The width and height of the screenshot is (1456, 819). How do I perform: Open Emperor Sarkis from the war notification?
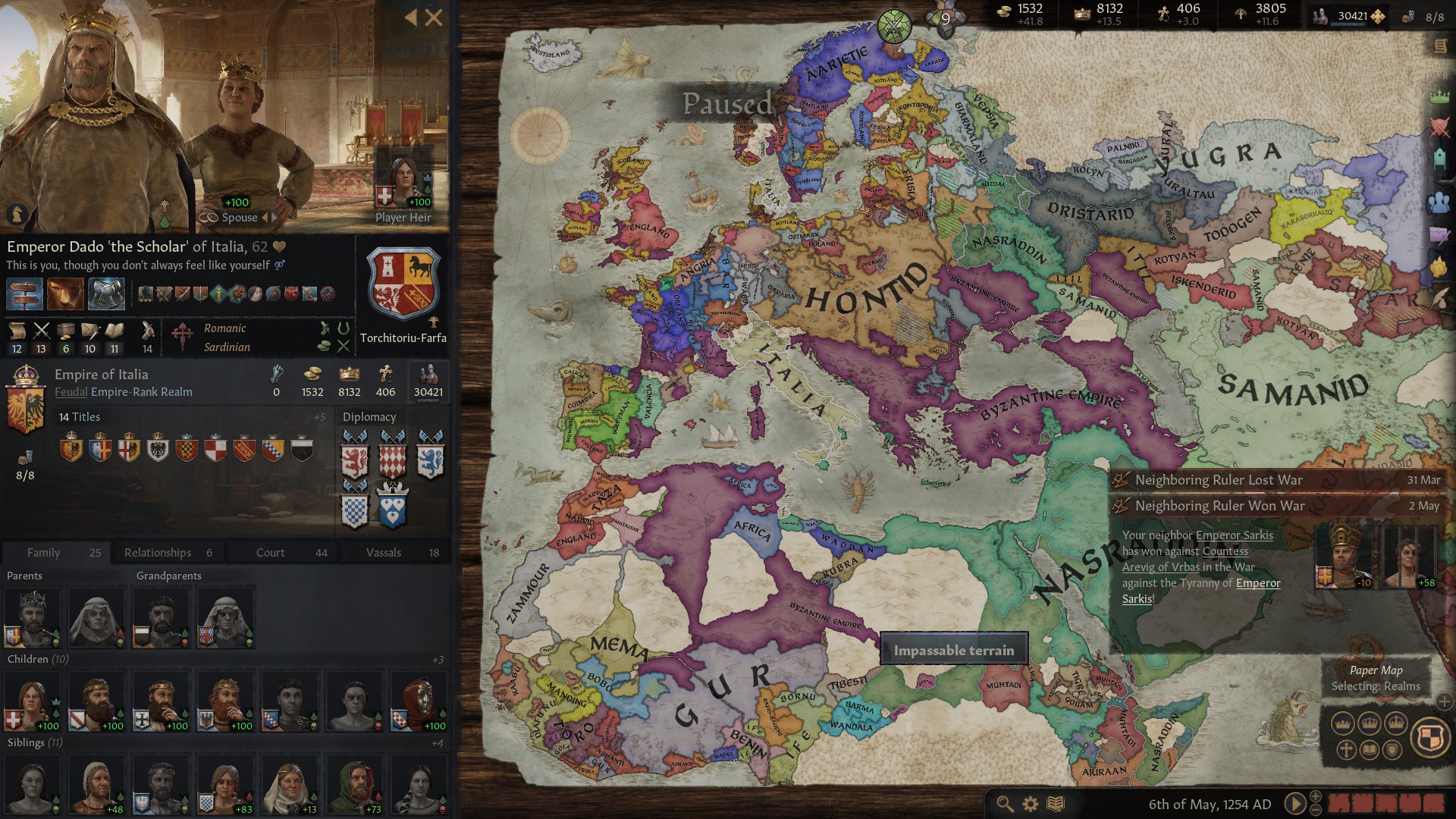point(1237,535)
